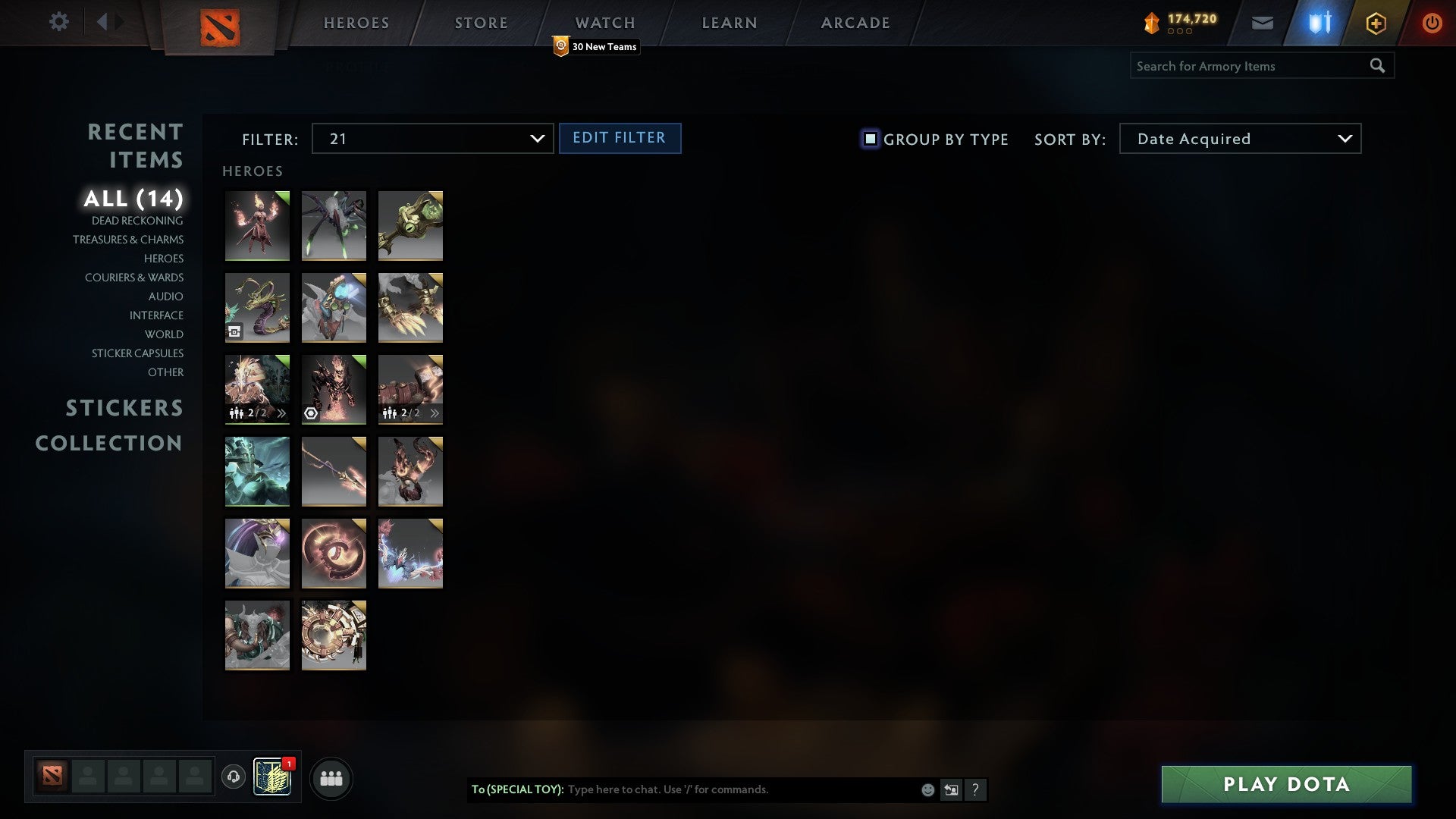
Task: Open Dota 2 mail inbox icon
Action: point(1262,22)
